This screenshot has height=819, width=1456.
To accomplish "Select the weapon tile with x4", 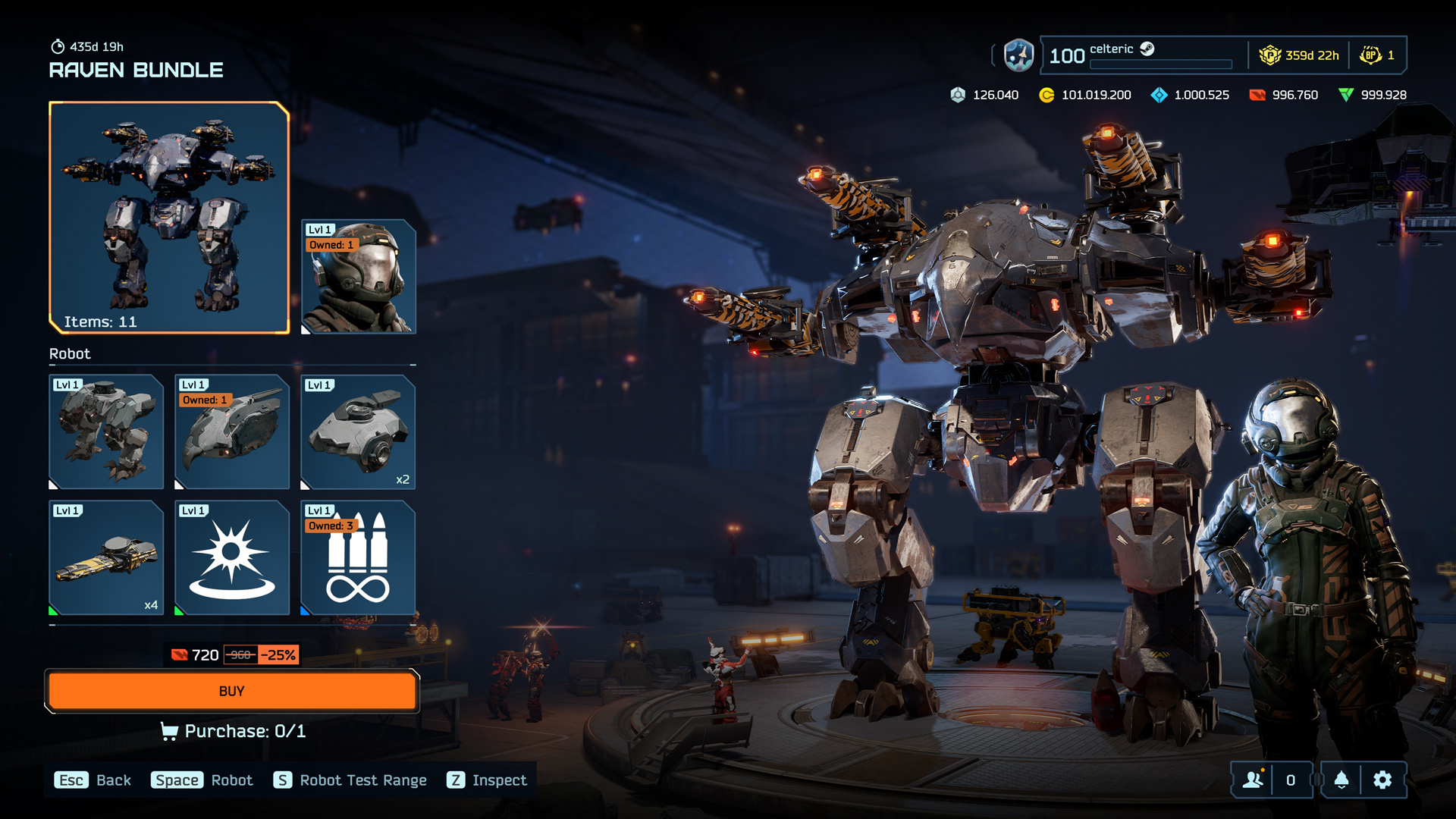I will (x=106, y=558).
